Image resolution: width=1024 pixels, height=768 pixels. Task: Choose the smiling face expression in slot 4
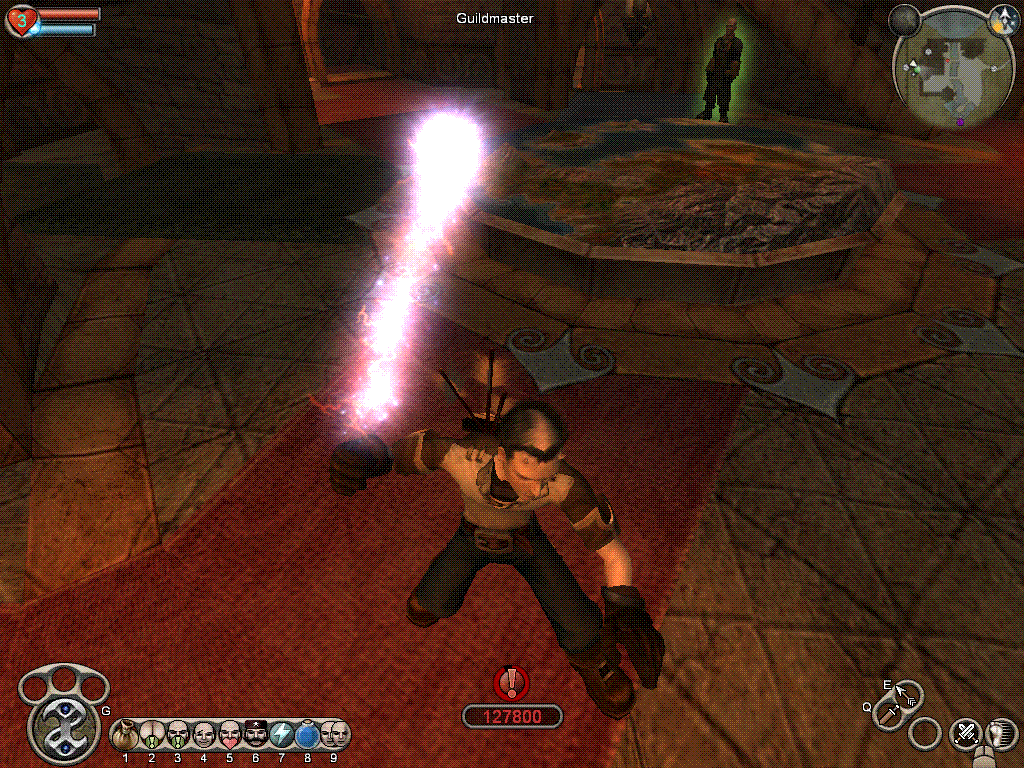click(204, 735)
